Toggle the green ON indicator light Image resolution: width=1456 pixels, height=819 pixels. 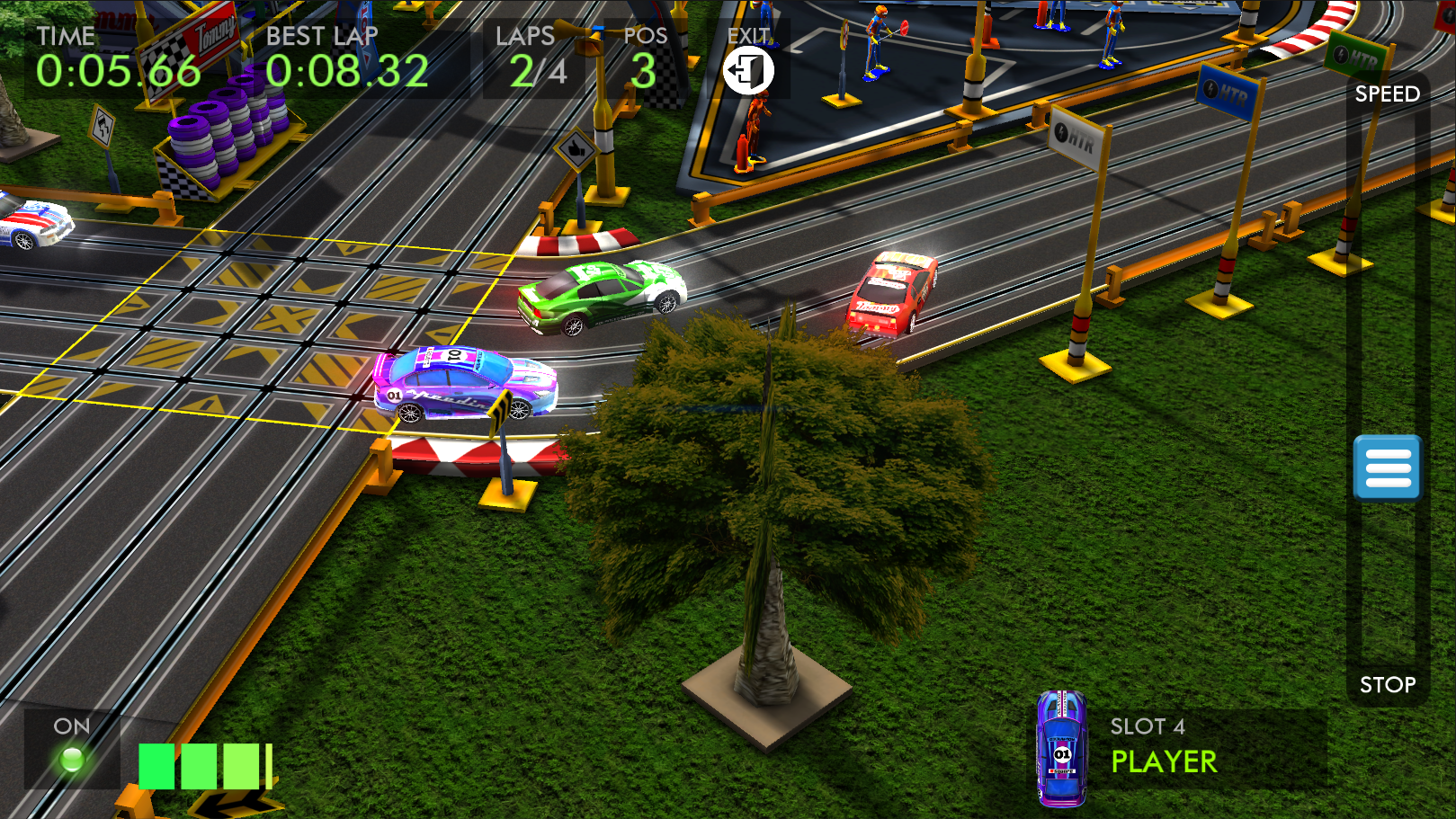72,760
